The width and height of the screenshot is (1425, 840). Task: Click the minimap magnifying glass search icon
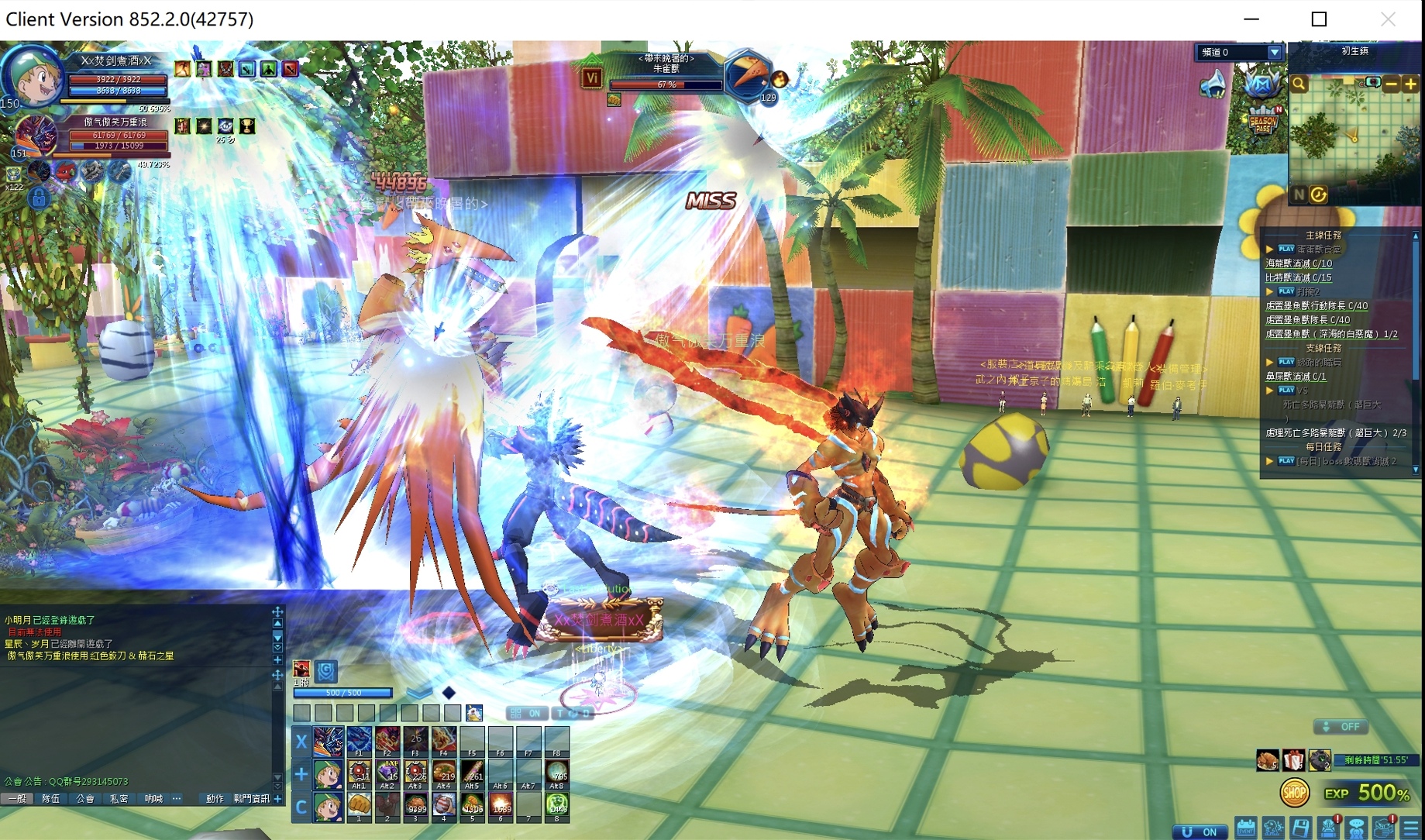coord(1299,84)
